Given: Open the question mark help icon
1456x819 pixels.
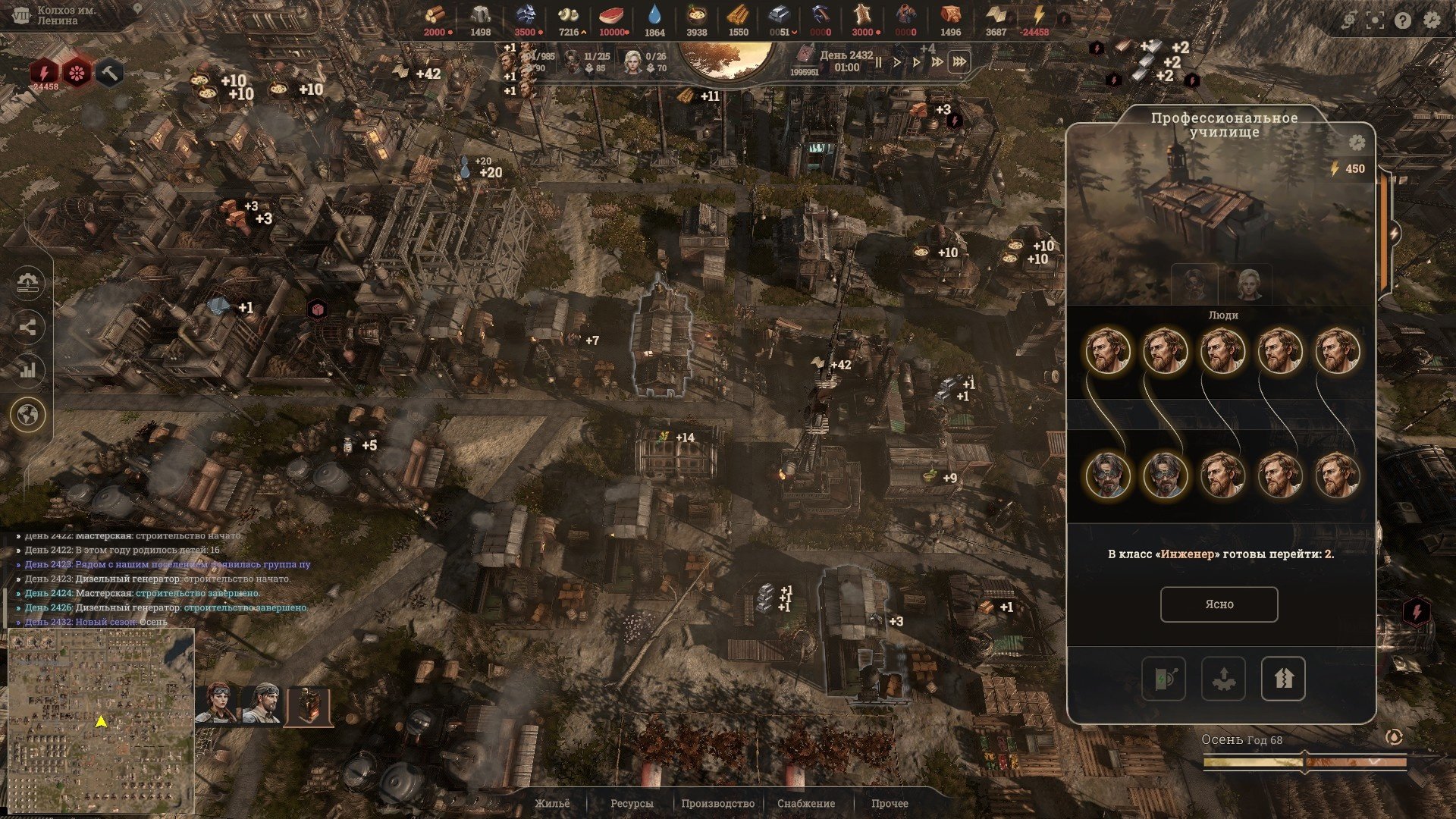Looking at the screenshot, I should coord(1403,20).
